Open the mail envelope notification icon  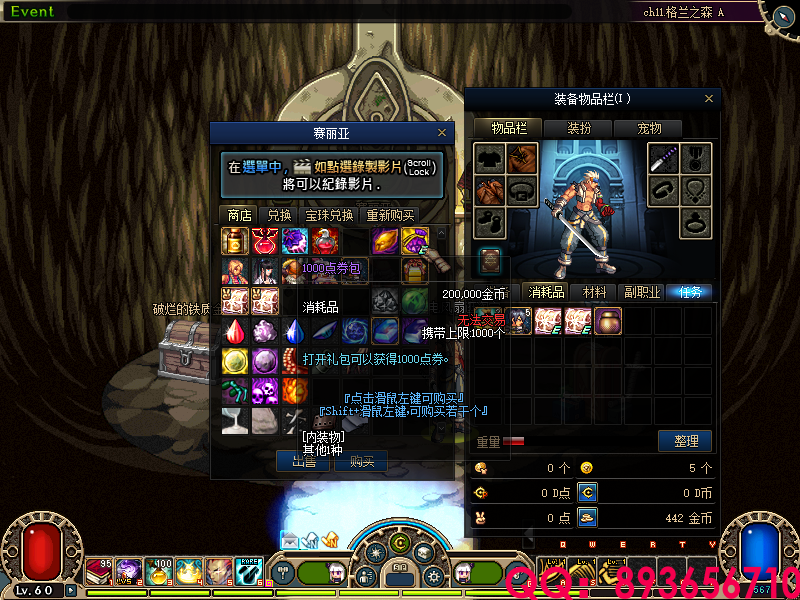click(x=290, y=540)
